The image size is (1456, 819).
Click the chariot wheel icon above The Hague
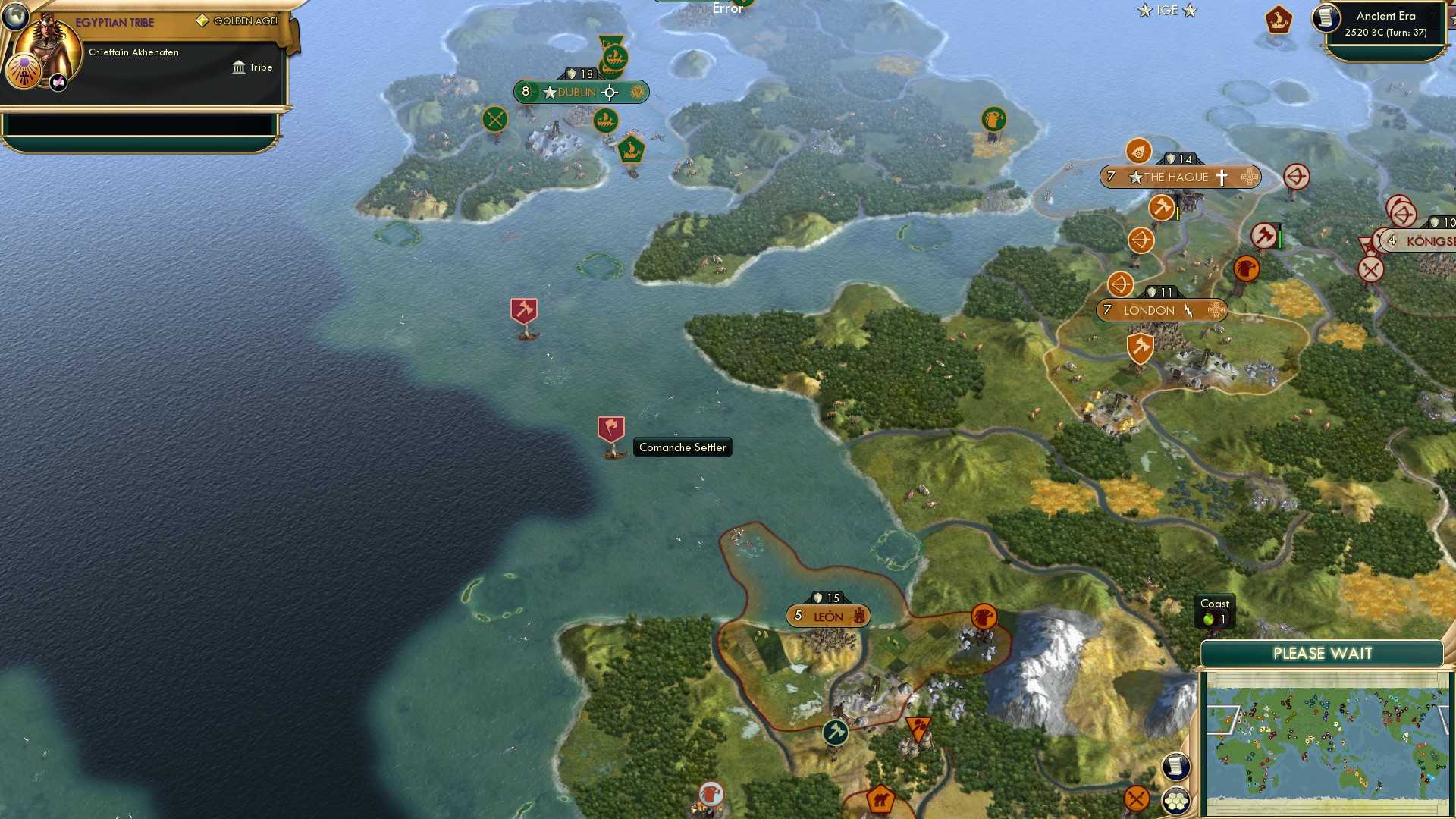(x=1137, y=152)
